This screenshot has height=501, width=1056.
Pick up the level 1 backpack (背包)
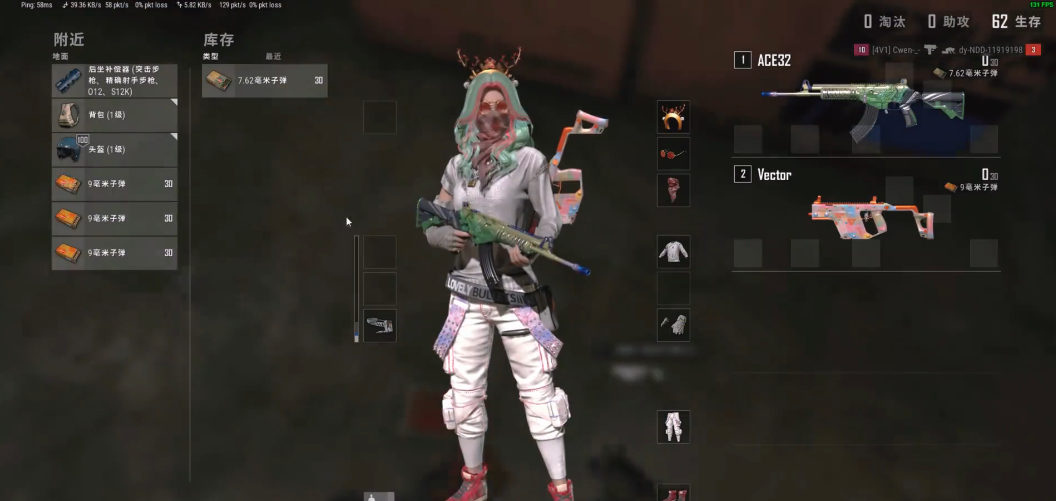[x=114, y=116]
